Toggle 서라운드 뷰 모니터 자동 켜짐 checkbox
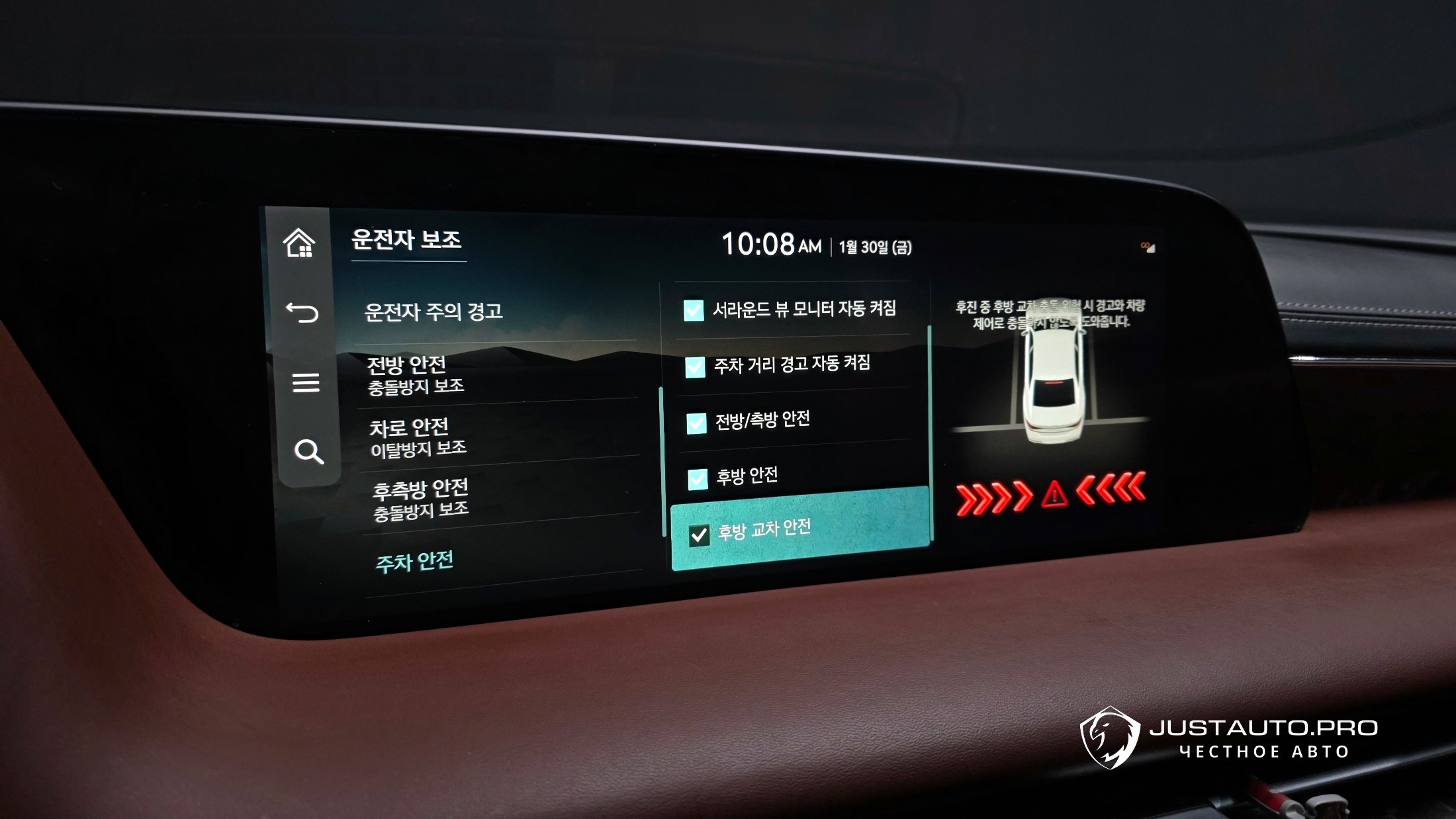1456x819 pixels. (x=694, y=310)
